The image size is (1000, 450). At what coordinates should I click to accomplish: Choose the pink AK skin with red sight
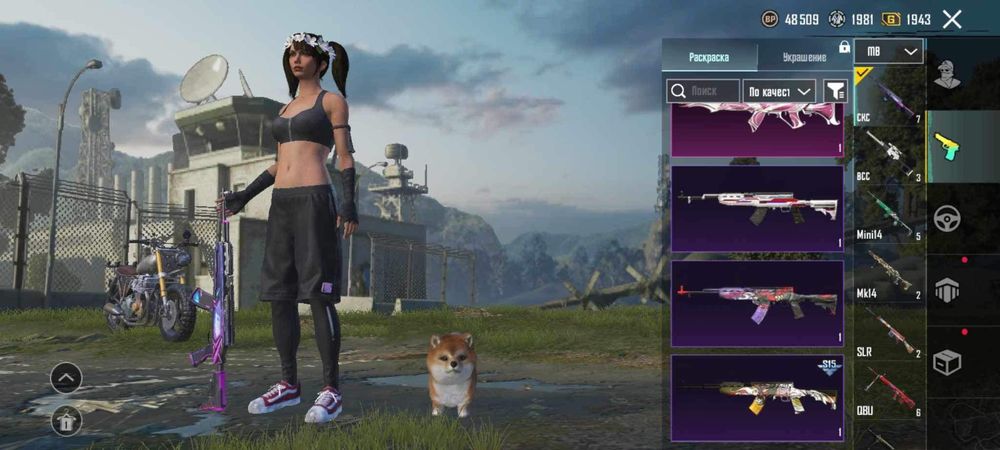(757, 302)
